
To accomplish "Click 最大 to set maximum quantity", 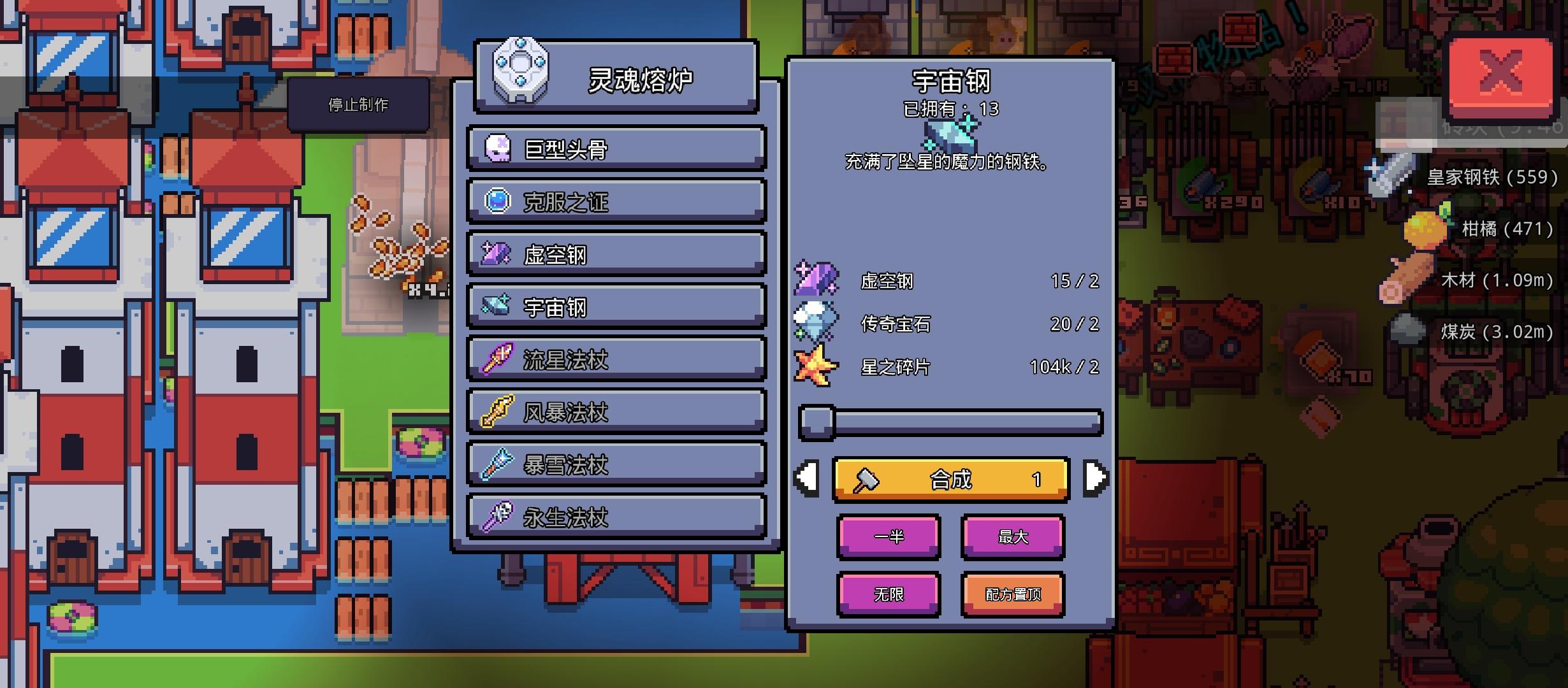I will tap(1012, 537).
